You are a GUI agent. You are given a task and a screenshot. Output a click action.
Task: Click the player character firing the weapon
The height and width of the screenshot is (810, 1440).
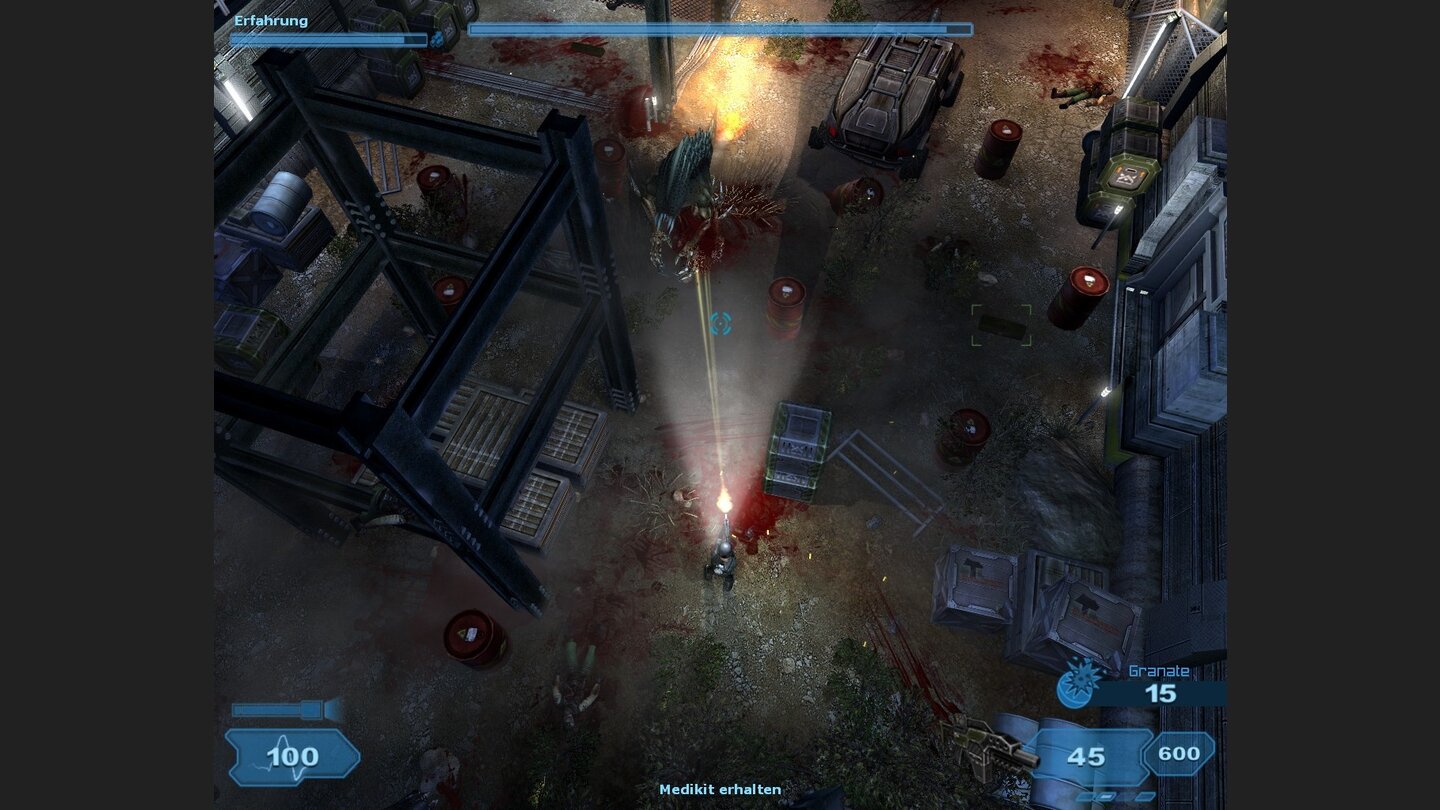pos(724,560)
